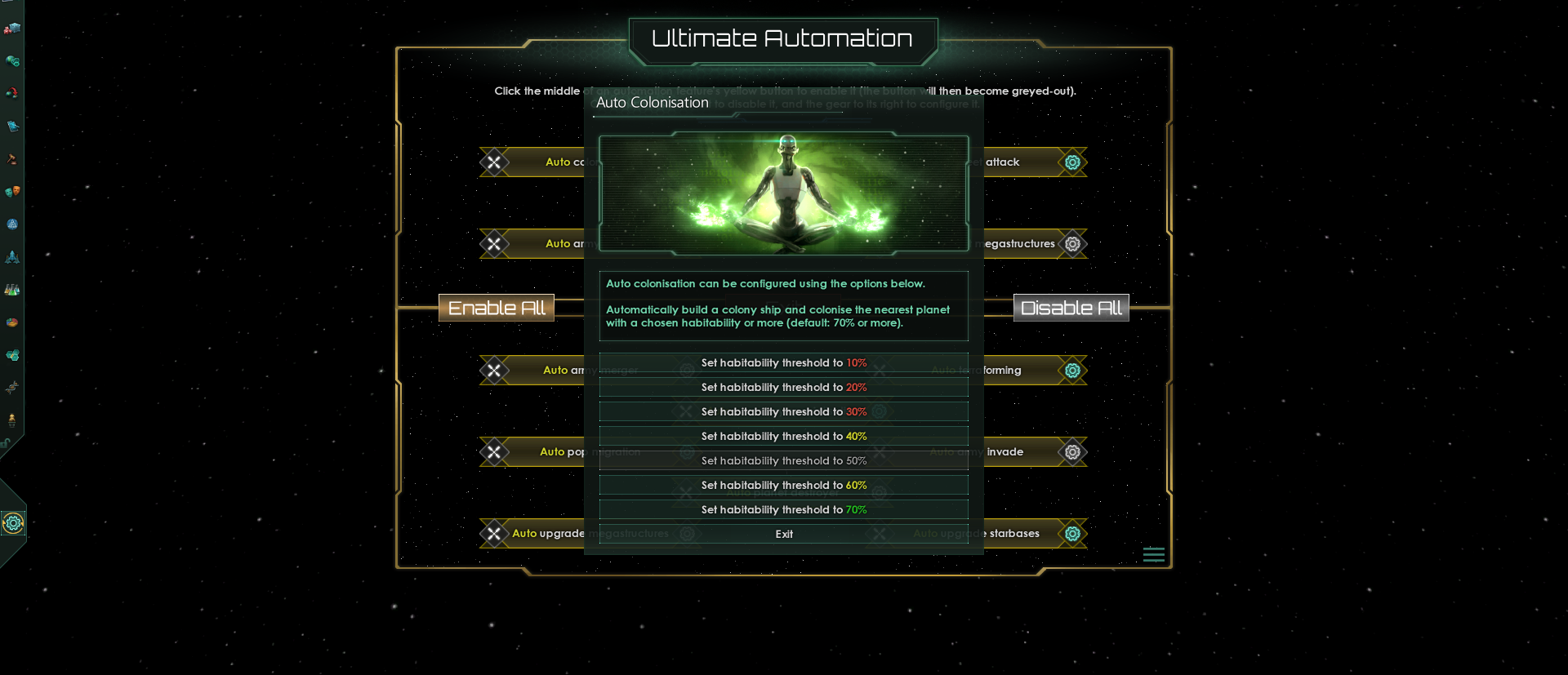Disable the Auto upgrade feature with X
Screen dimensions: 1568x675
tap(494, 534)
